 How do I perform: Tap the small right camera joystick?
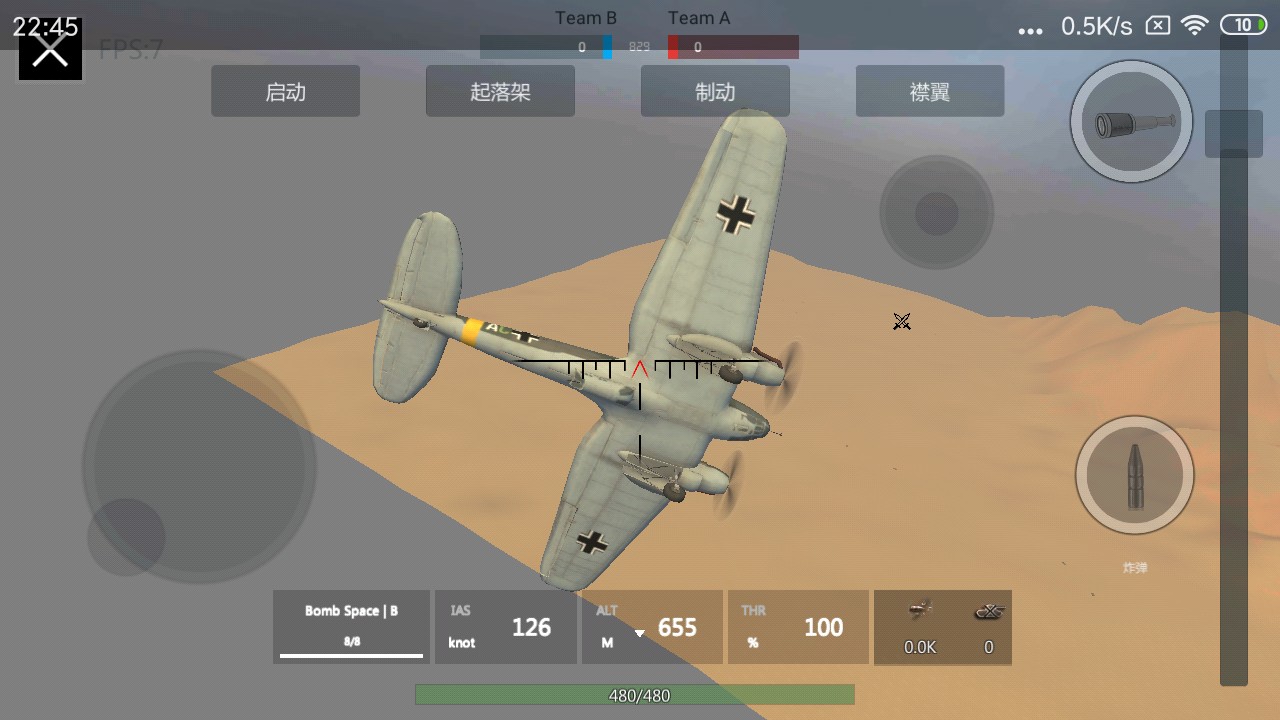(937, 212)
